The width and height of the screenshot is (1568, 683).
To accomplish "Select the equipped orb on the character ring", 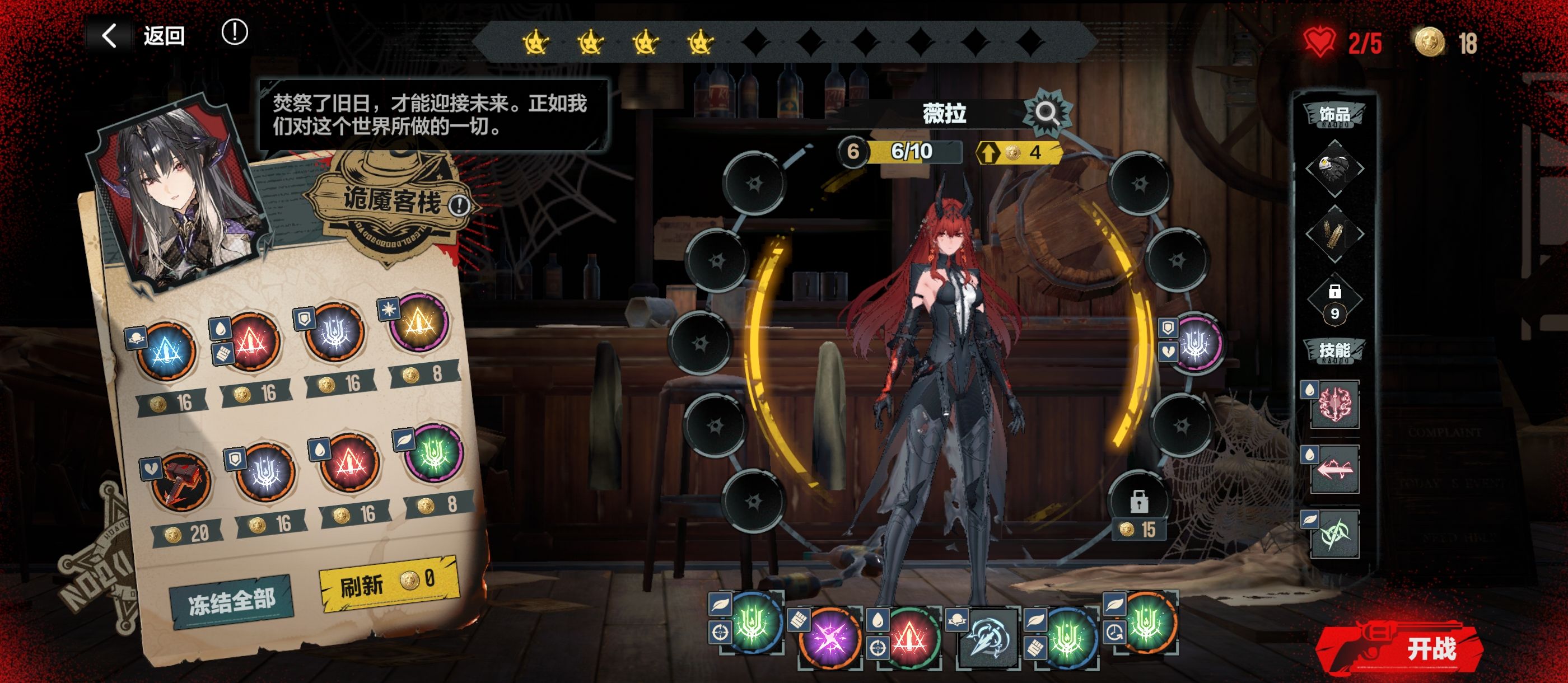I will pyautogui.click(x=1196, y=344).
